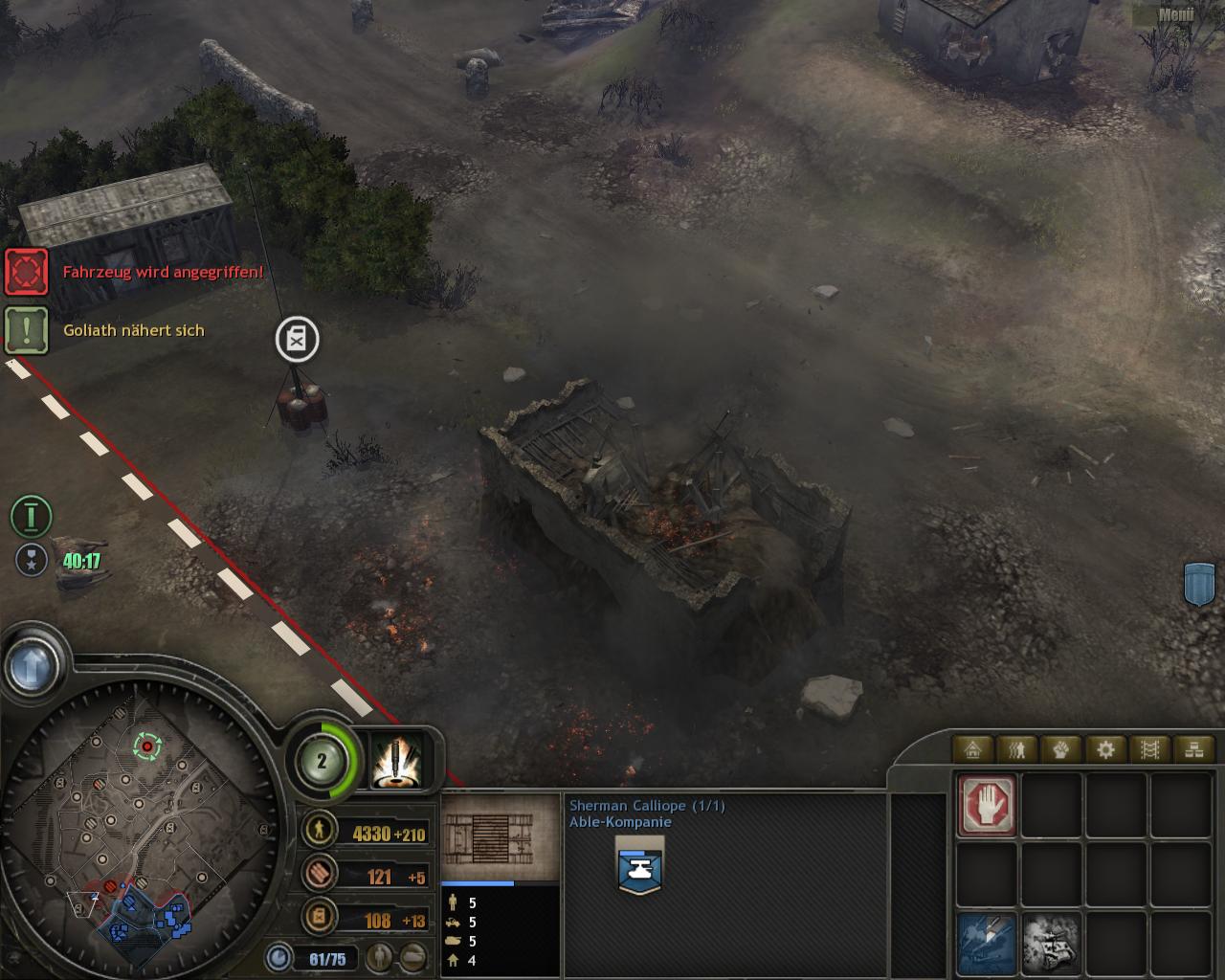This screenshot has height=980, width=1225.
Task: Activate the red Stop hand command
Action: (987, 806)
